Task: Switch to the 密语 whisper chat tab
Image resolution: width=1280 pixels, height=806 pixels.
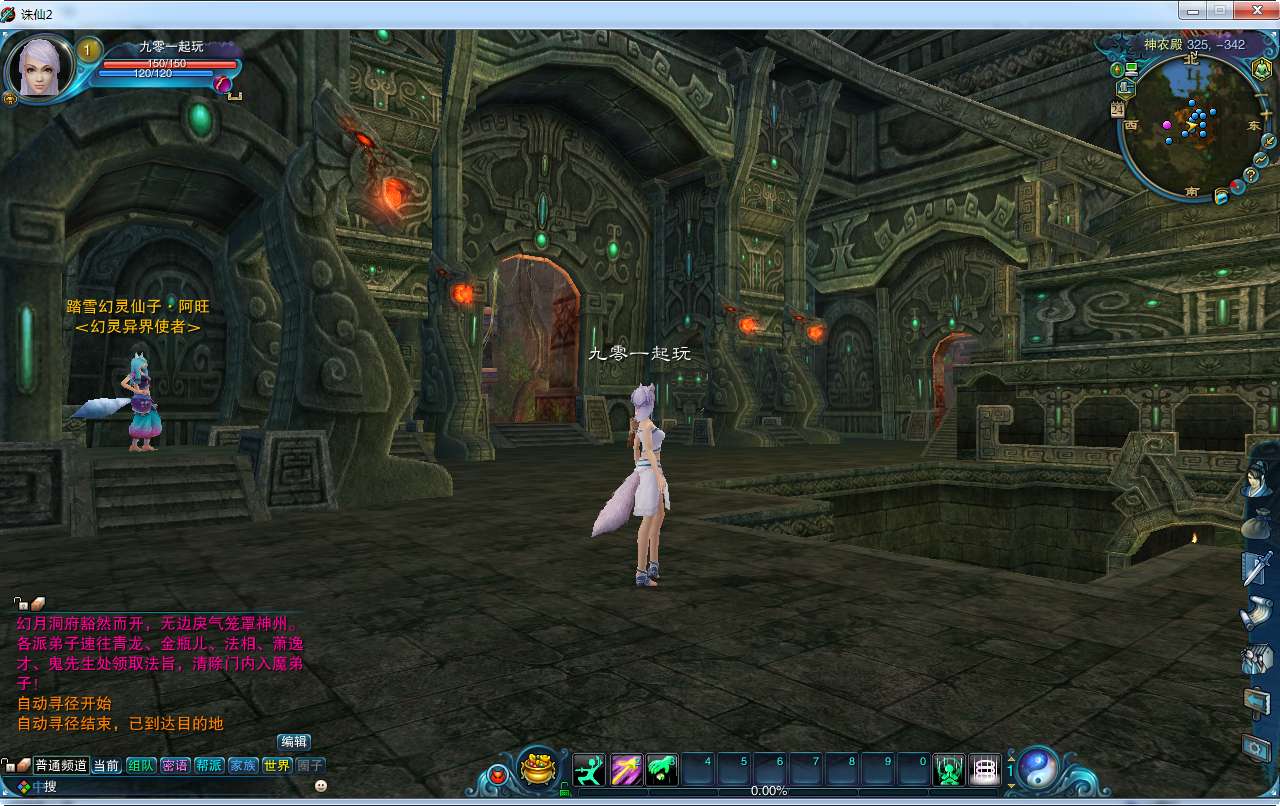Action: (174, 766)
